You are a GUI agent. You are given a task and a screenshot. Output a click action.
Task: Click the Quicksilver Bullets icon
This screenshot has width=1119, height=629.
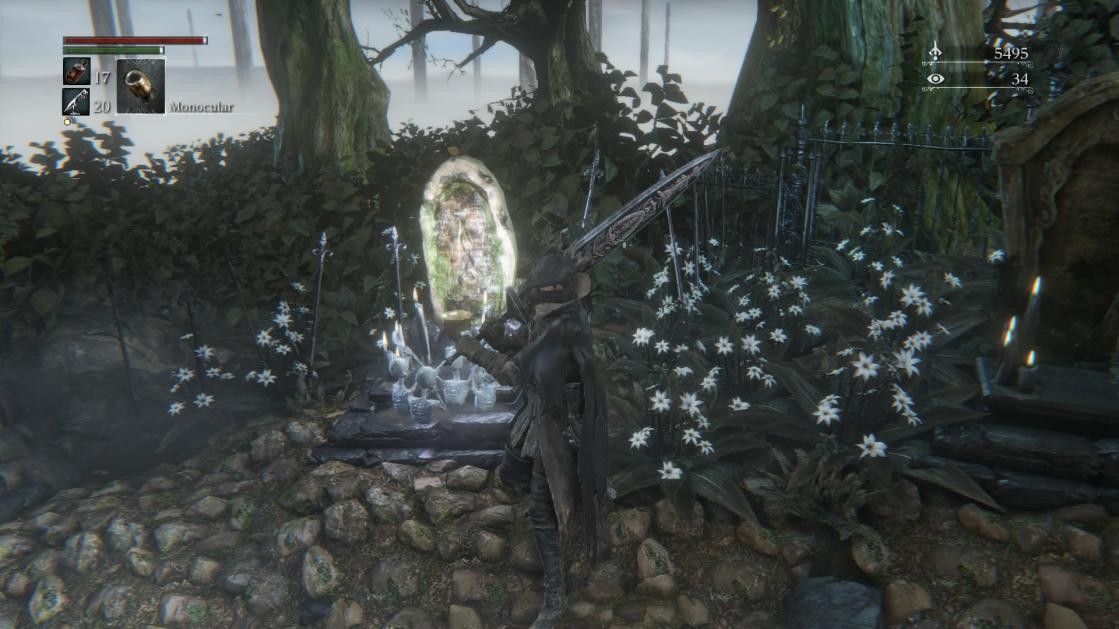click(76, 101)
